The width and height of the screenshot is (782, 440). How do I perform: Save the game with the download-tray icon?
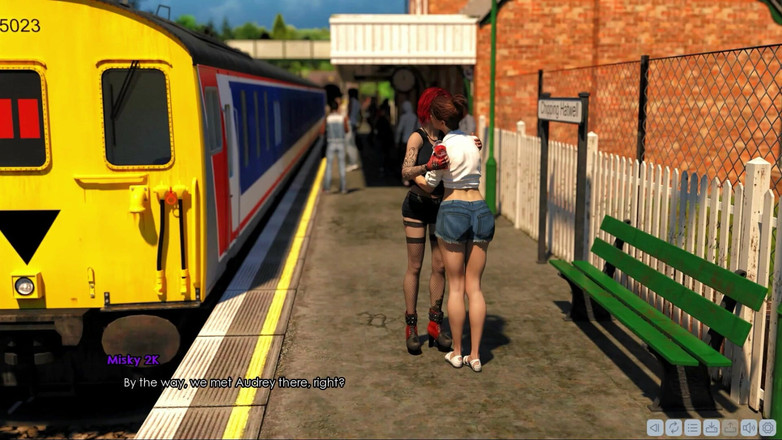pyautogui.click(x=711, y=428)
